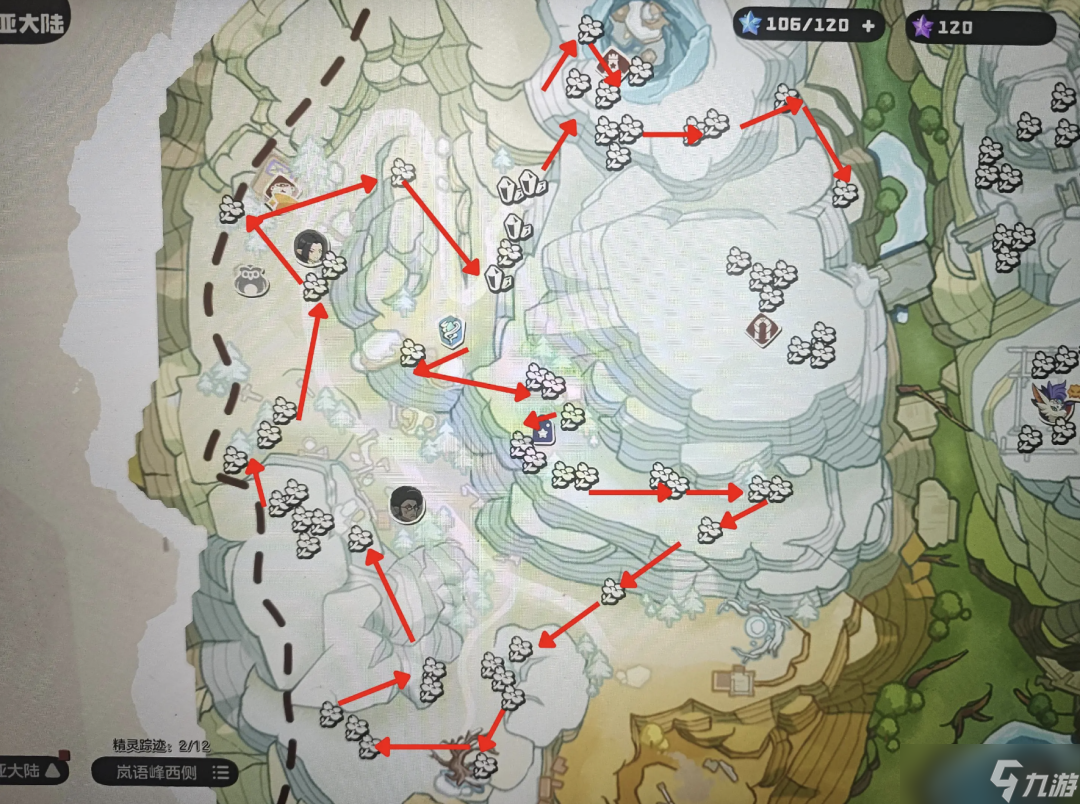Select the grey owl map marker
The width and height of the screenshot is (1080, 804).
[x=251, y=281]
